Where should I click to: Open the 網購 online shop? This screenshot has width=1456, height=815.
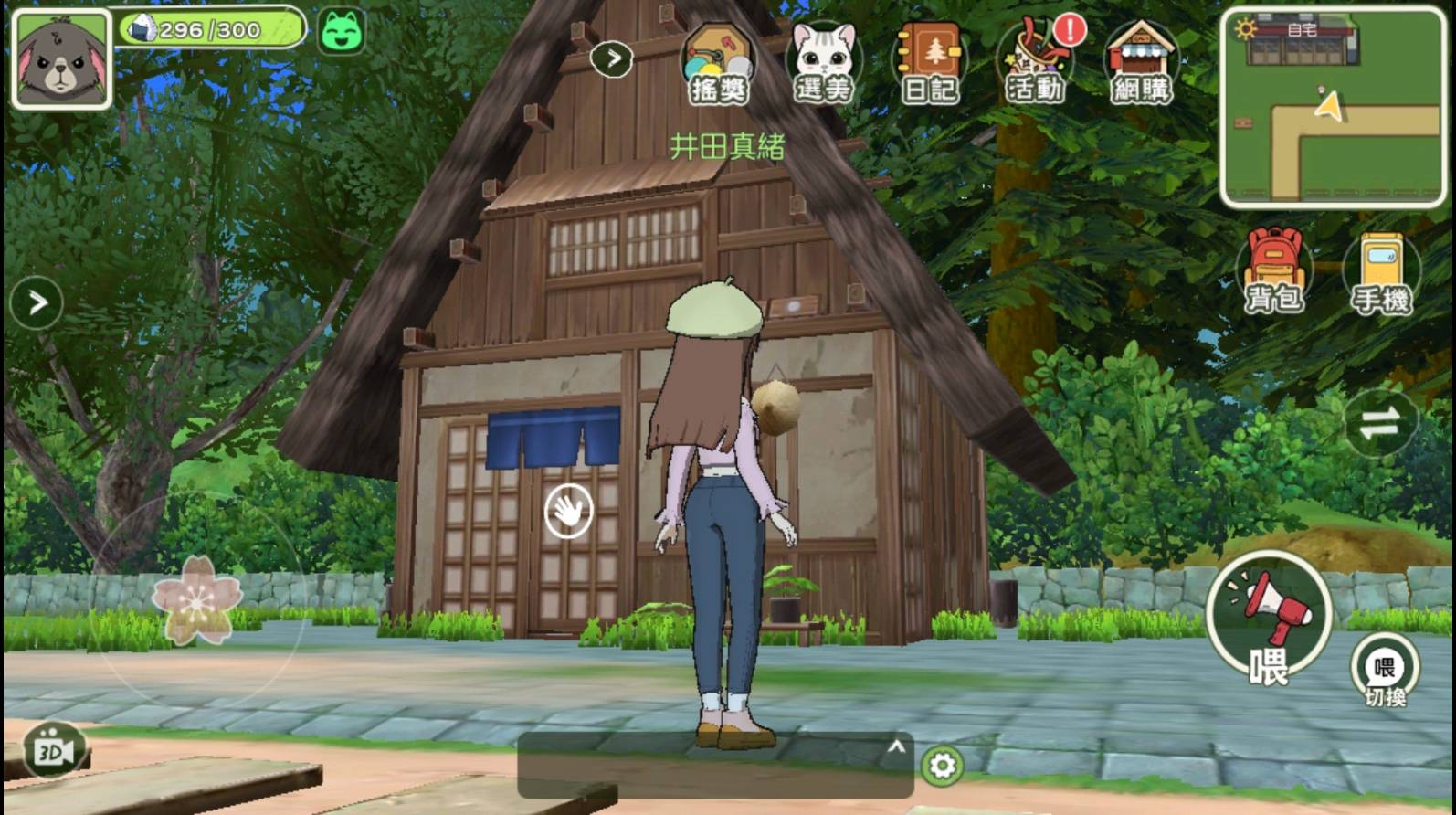click(1141, 64)
